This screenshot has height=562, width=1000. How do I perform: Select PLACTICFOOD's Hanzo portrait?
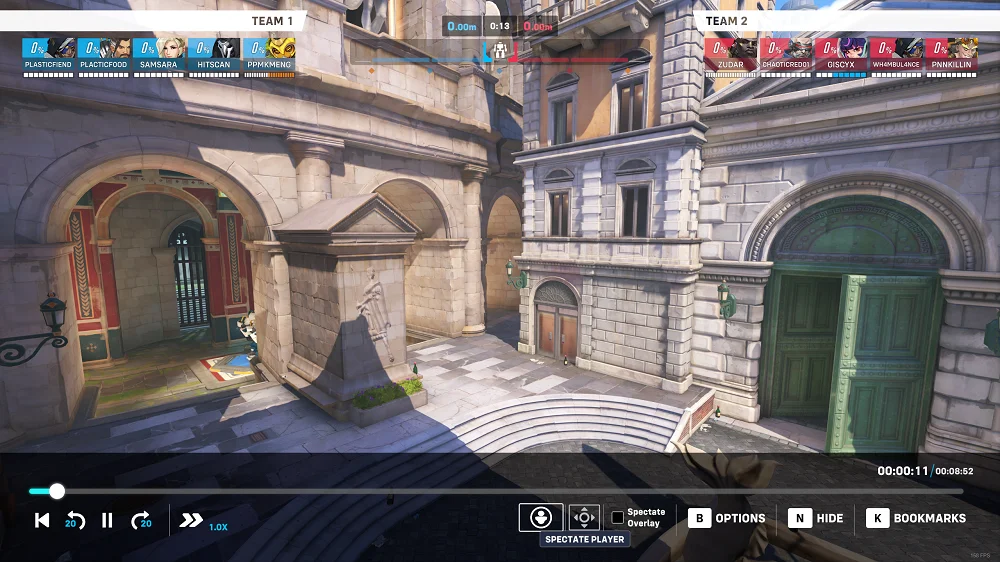coord(103,51)
